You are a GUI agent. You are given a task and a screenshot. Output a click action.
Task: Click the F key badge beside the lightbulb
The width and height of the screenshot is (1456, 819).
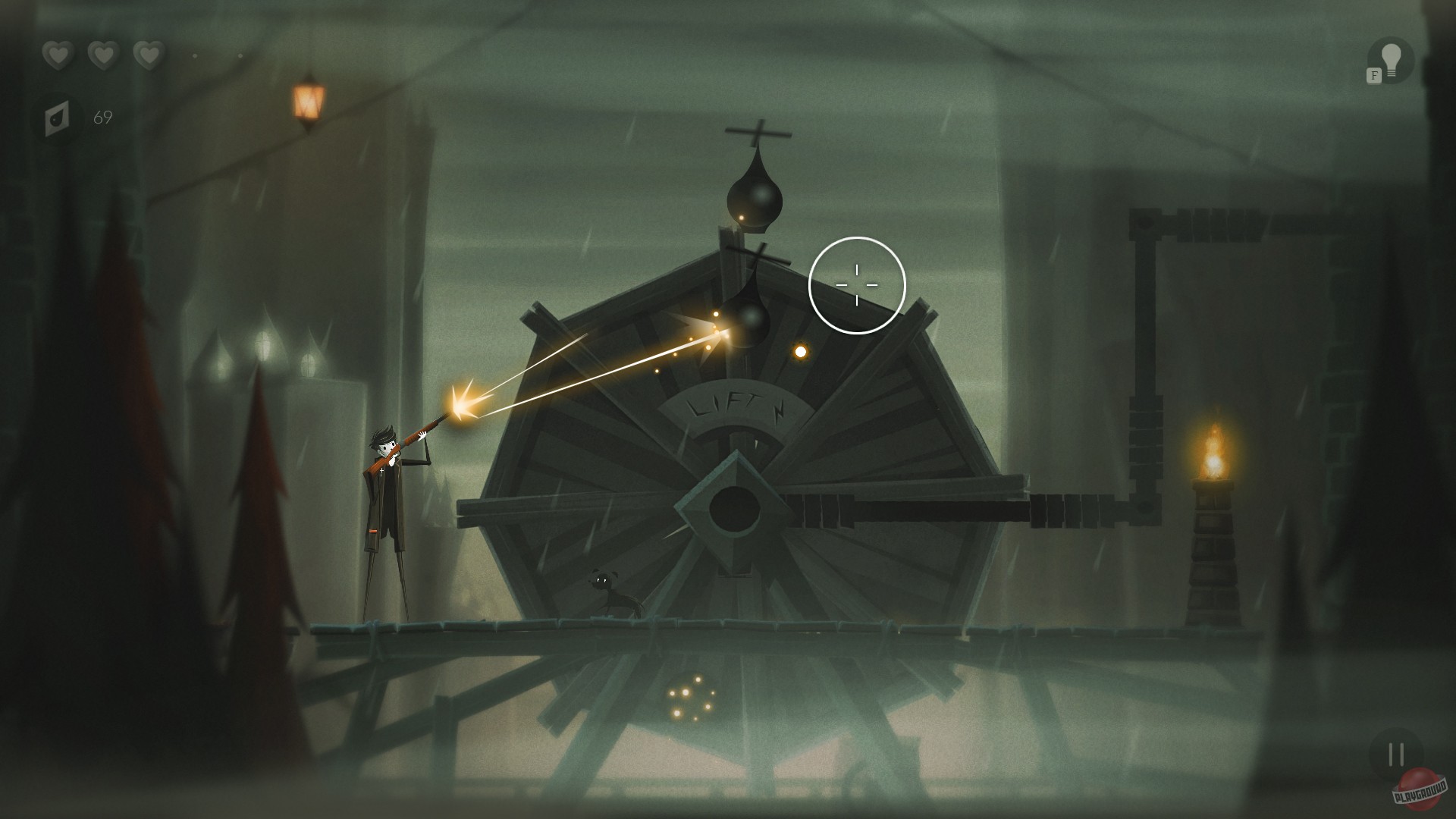click(1373, 76)
